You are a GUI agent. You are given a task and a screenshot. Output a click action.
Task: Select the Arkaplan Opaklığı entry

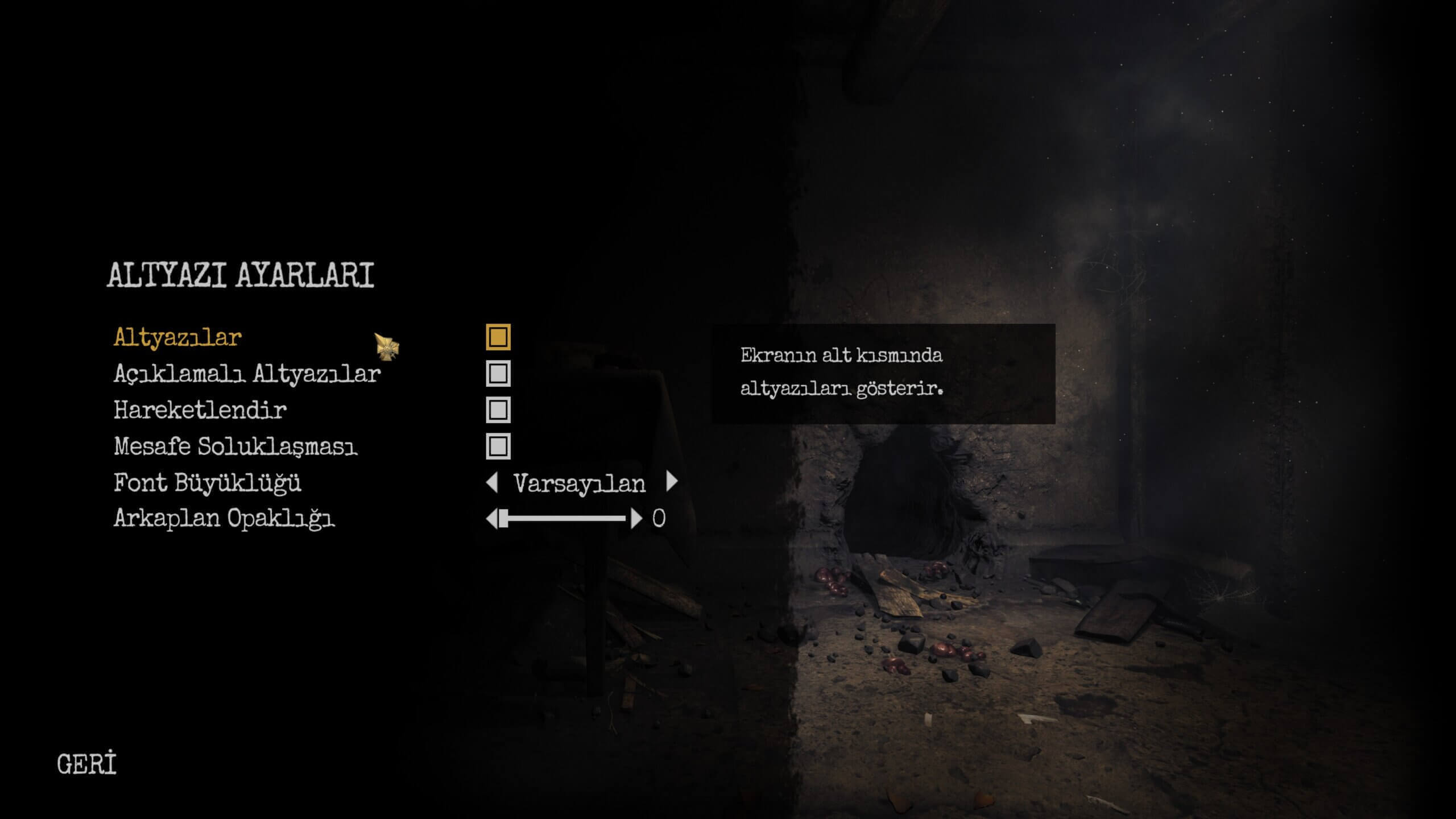coord(224,519)
